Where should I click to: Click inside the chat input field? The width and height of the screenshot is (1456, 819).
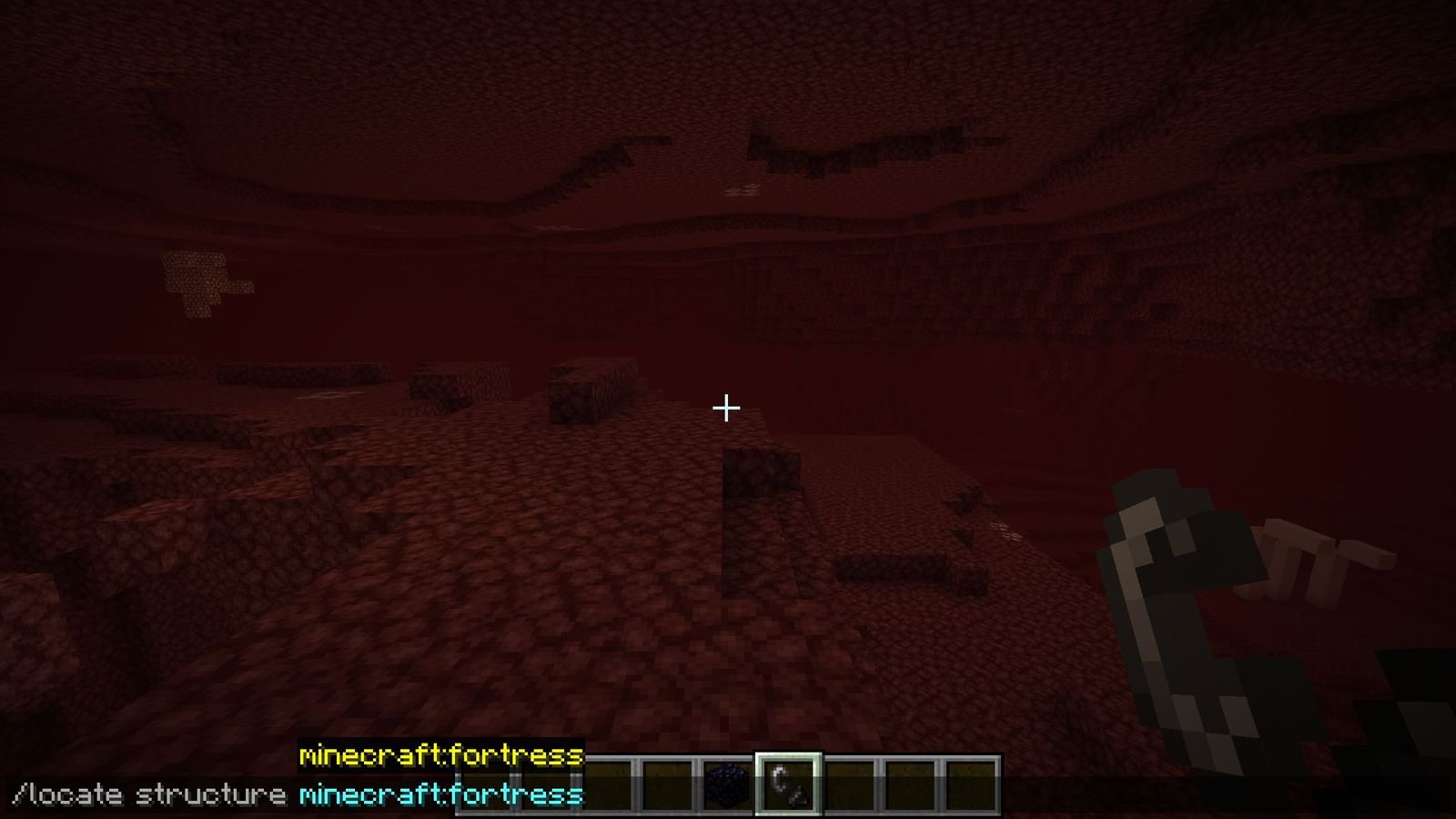tap(273, 794)
